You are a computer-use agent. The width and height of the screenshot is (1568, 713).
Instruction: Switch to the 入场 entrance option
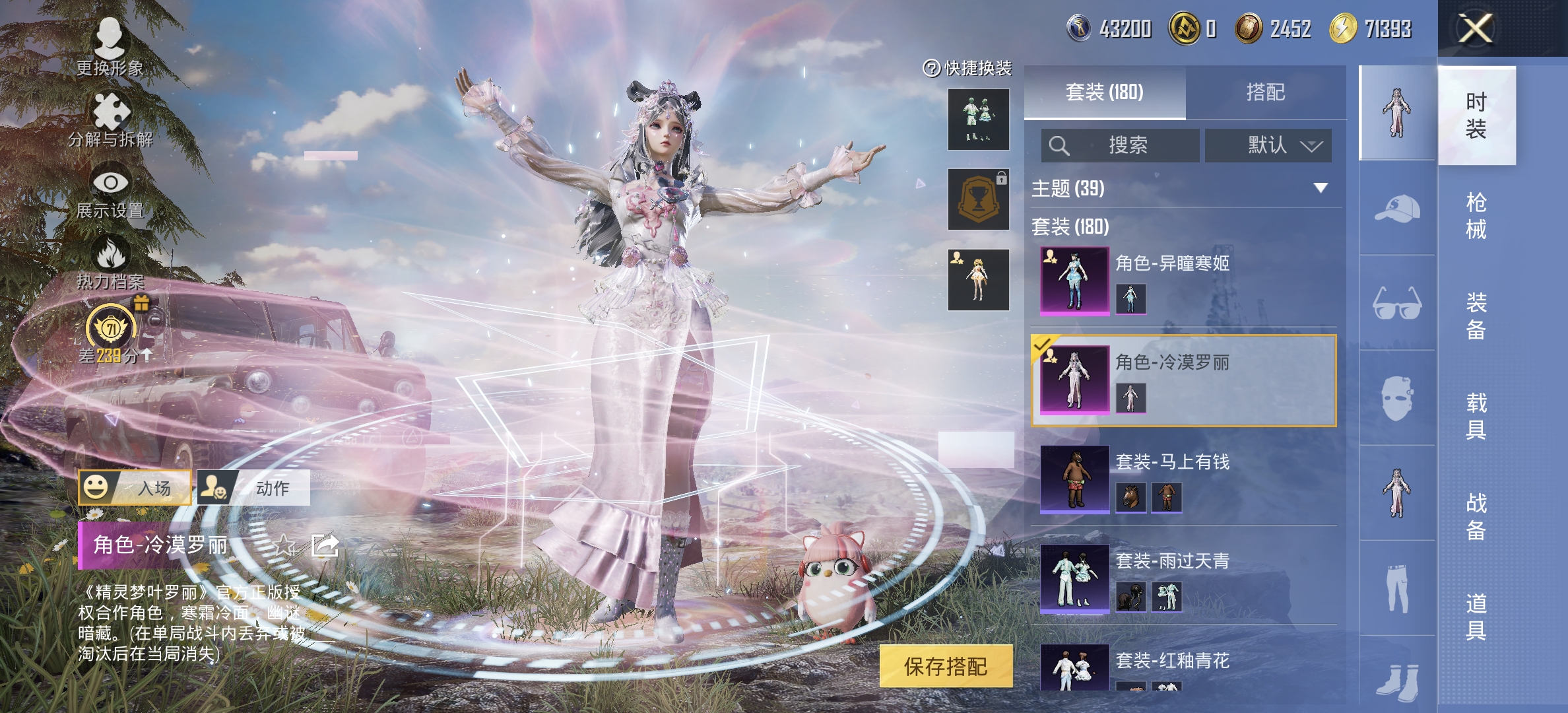tap(135, 489)
